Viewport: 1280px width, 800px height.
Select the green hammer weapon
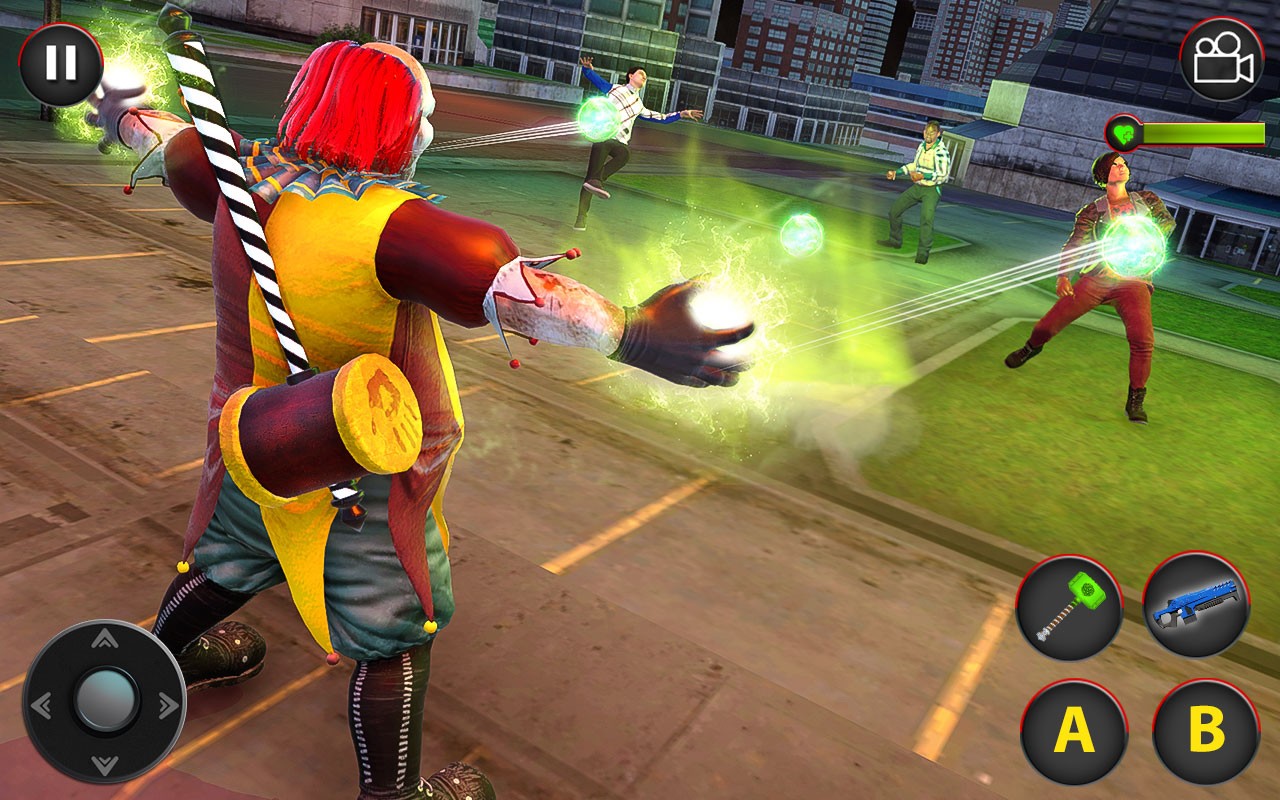click(1071, 605)
